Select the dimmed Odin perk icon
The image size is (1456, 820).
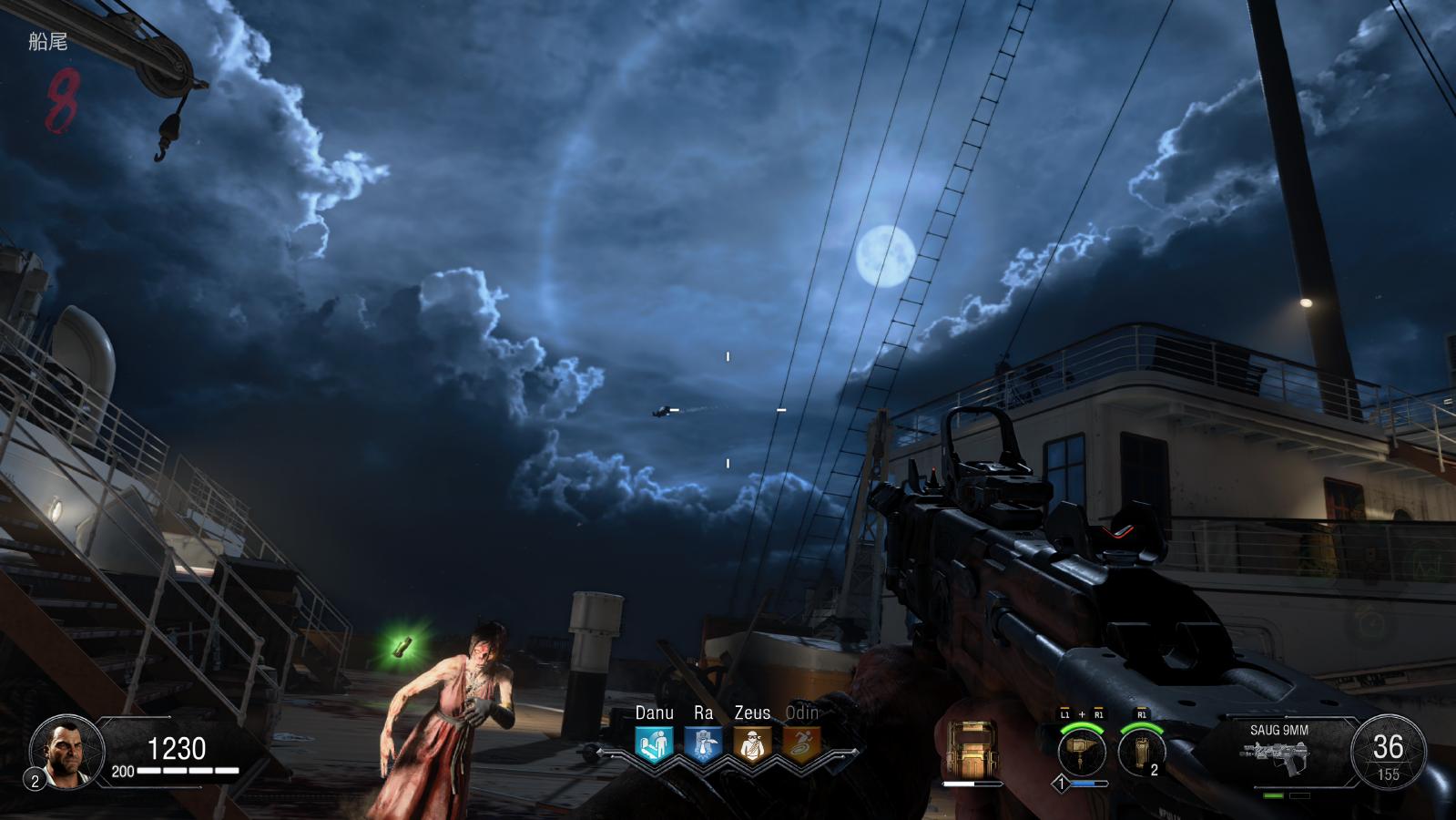[x=801, y=744]
